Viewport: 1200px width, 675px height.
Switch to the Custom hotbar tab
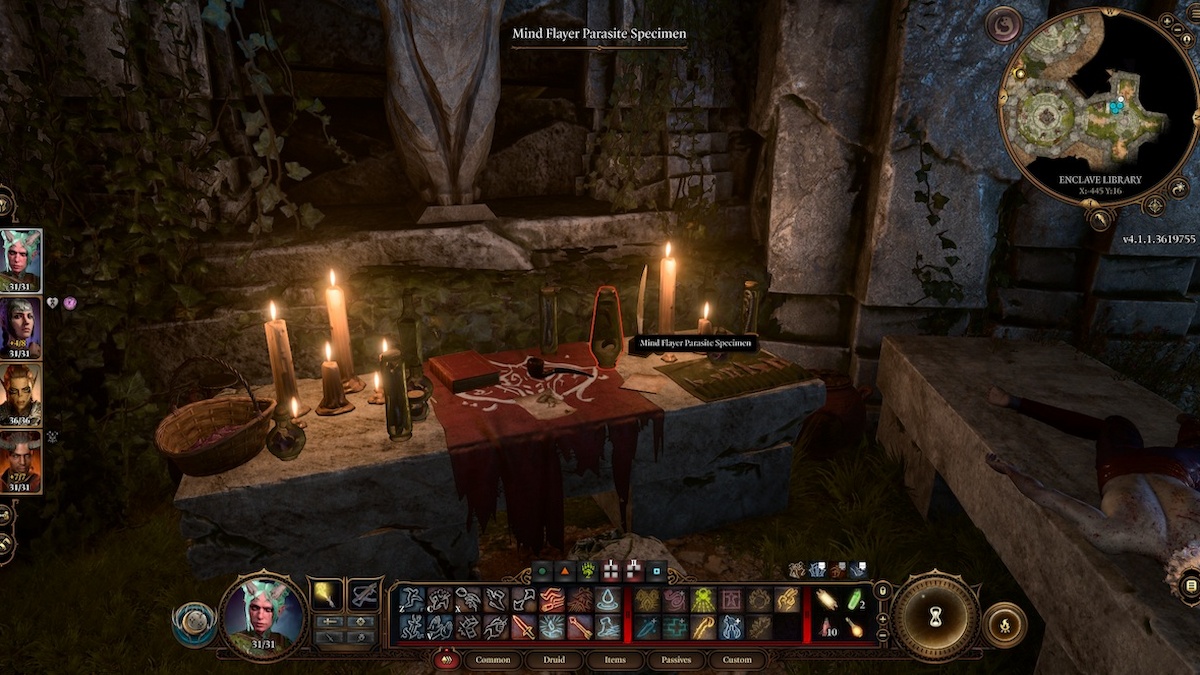[x=737, y=660]
